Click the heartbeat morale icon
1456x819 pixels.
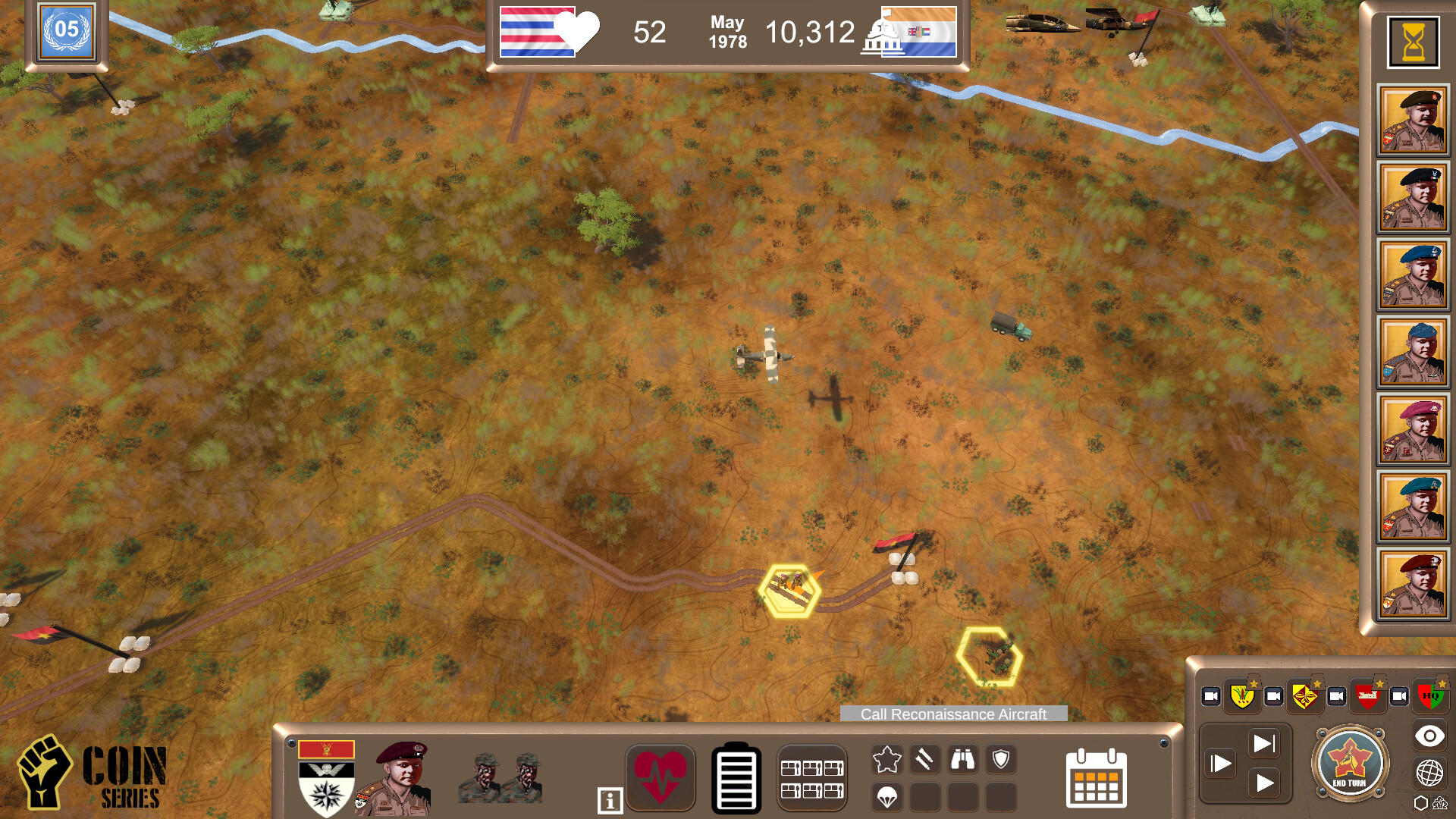pyautogui.click(x=661, y=778)
